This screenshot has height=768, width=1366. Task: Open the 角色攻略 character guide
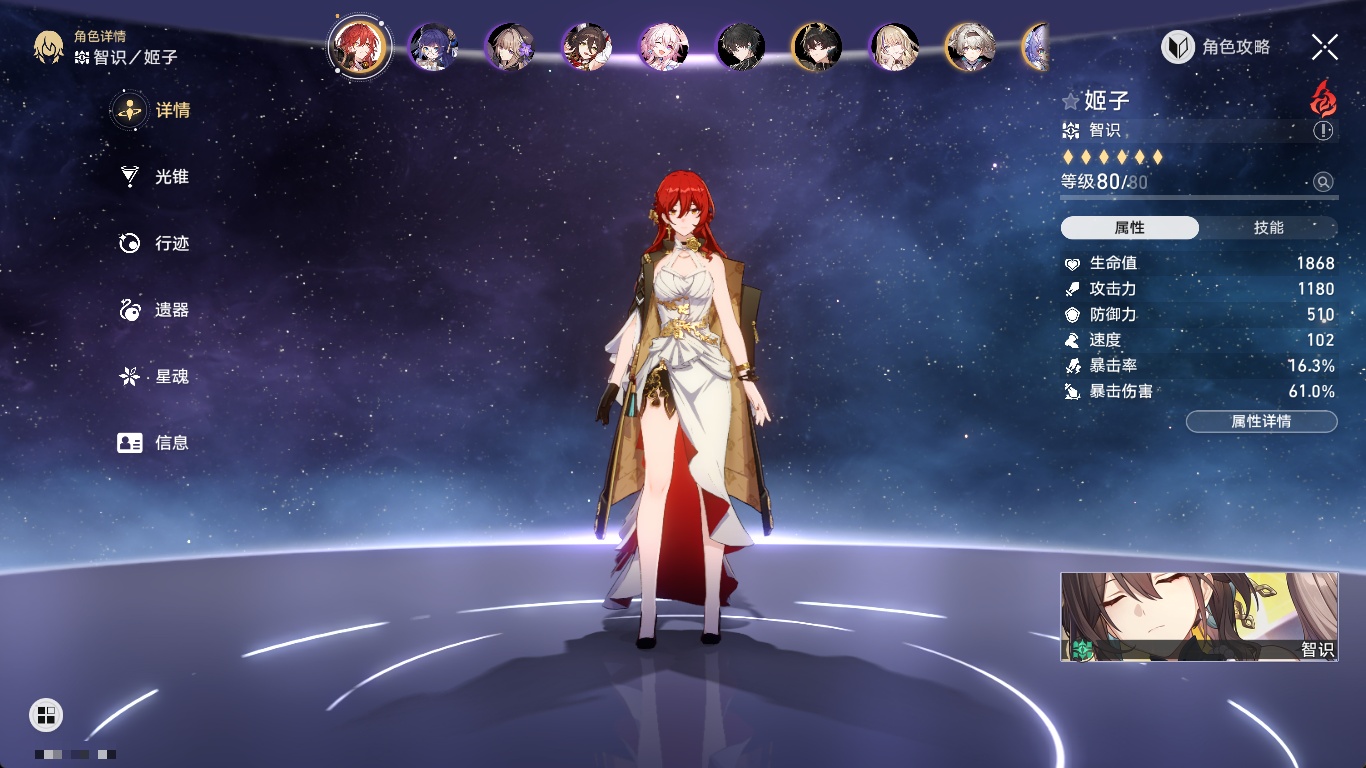(1216, 47)
